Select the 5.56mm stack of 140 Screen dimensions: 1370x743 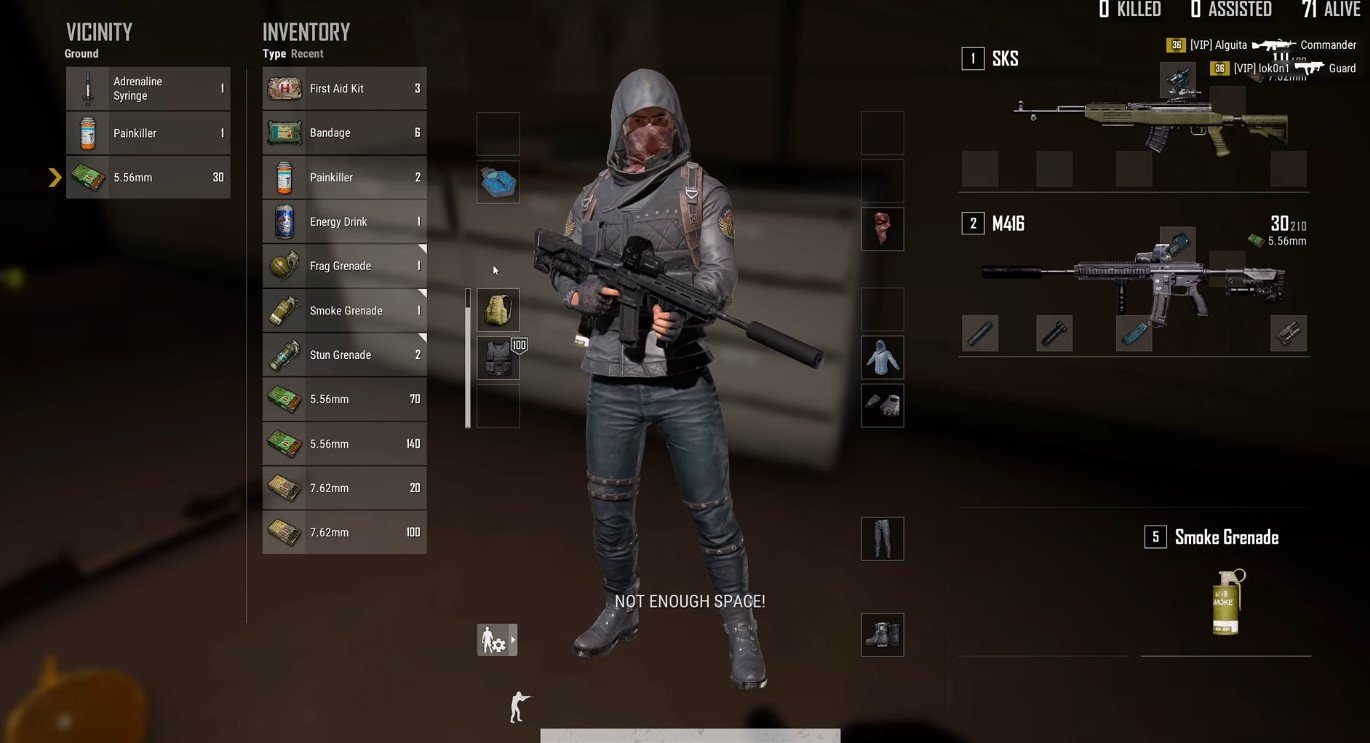(345, 443)
